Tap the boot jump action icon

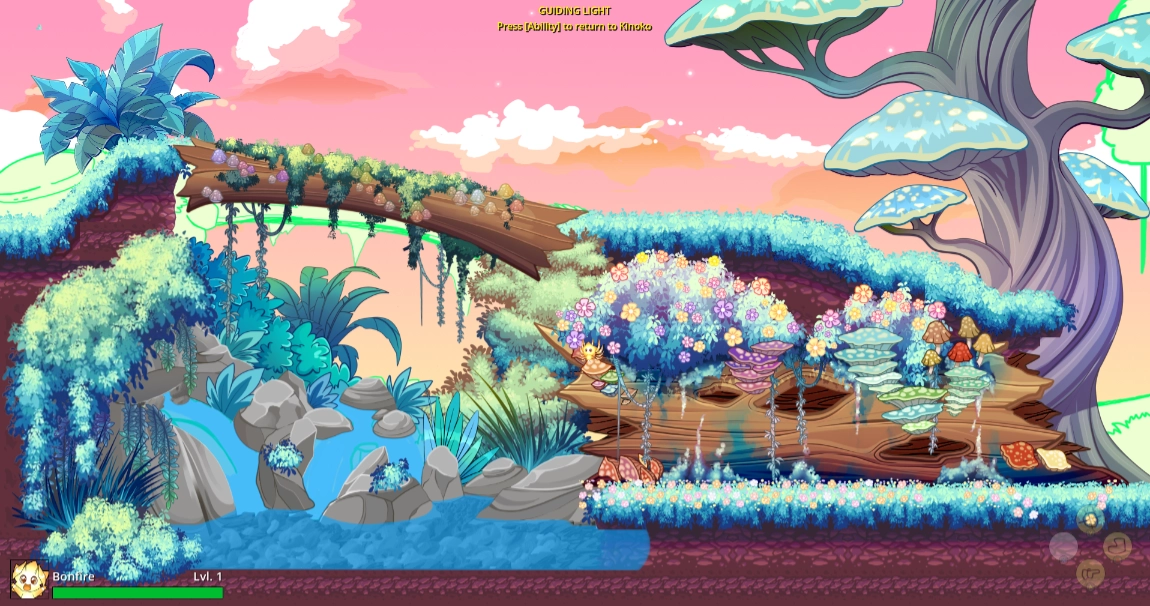(1117, 546)
